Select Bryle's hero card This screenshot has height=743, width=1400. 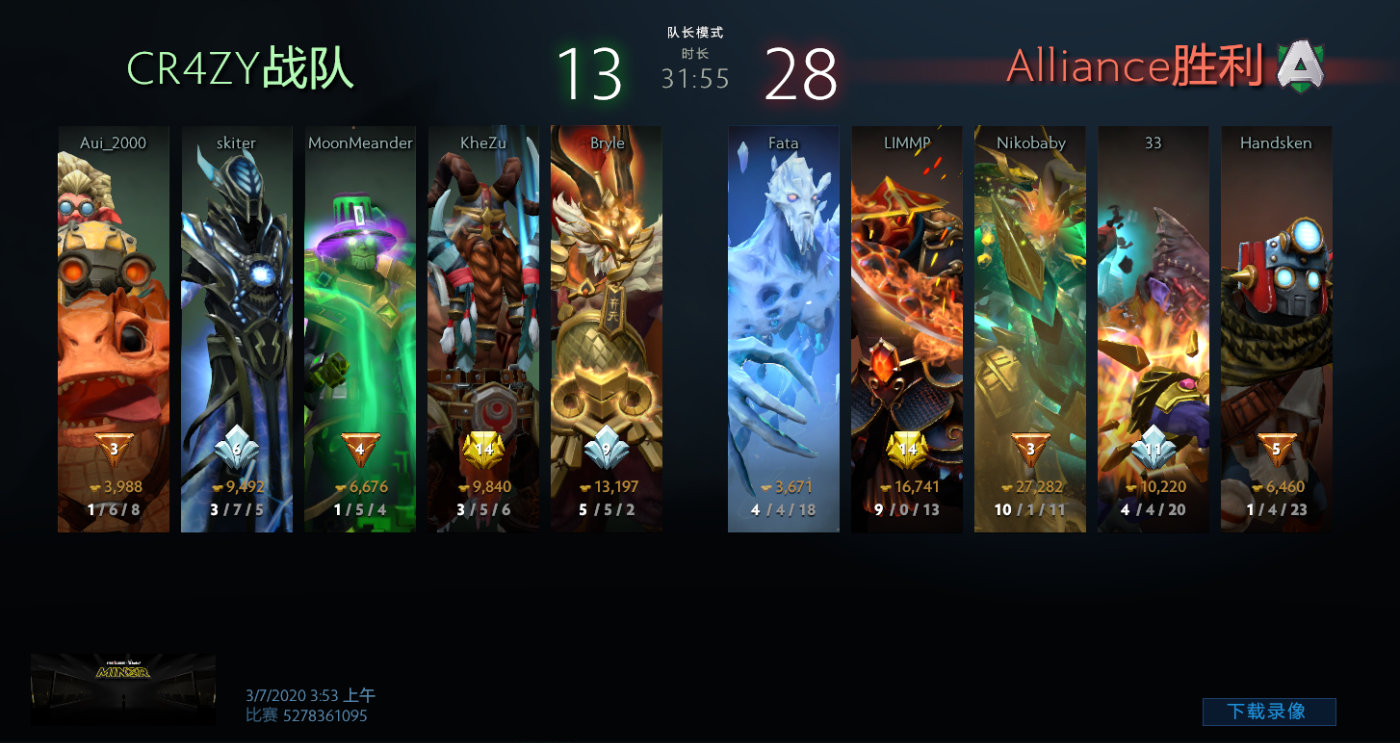[606, 329]
